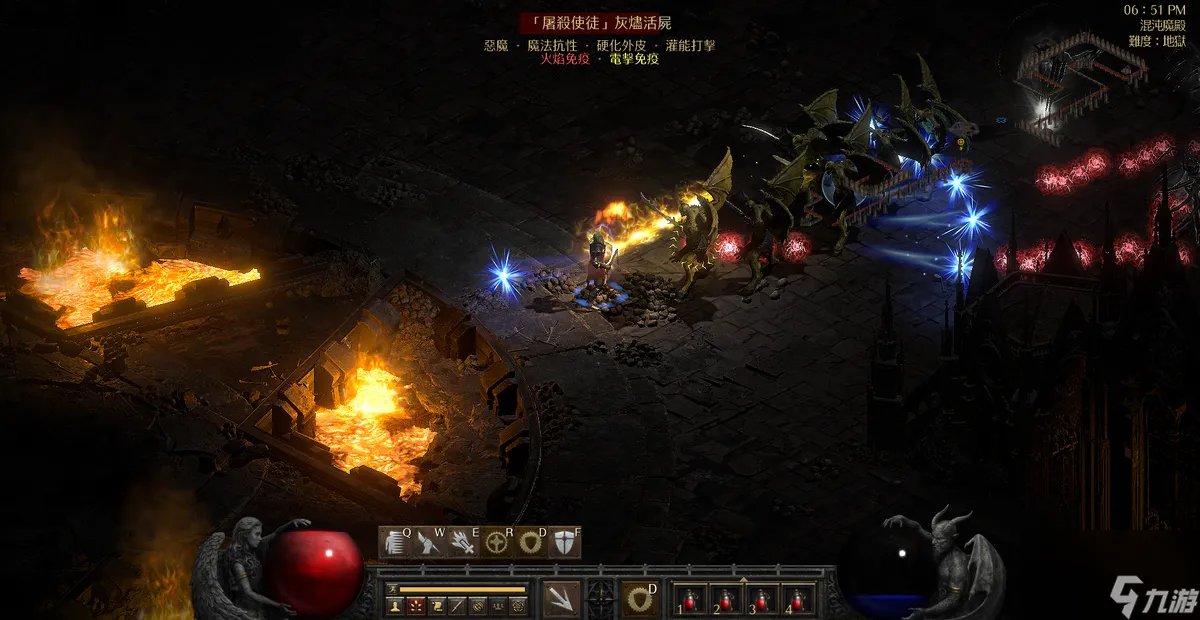Screen dimensions: 1200x620
Task: Open the right-click skill selector aura icon
Action: pos(638,599)
